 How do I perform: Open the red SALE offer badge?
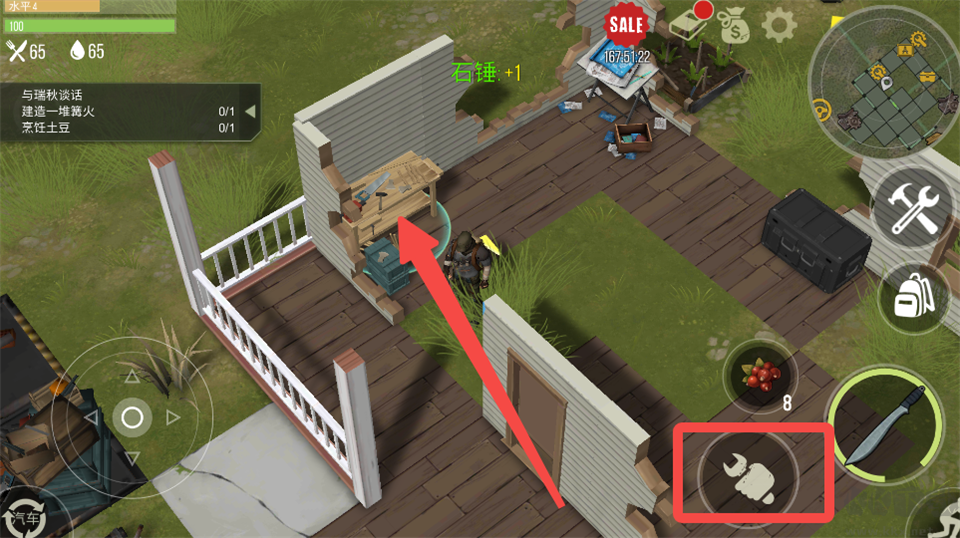(626, 23)
